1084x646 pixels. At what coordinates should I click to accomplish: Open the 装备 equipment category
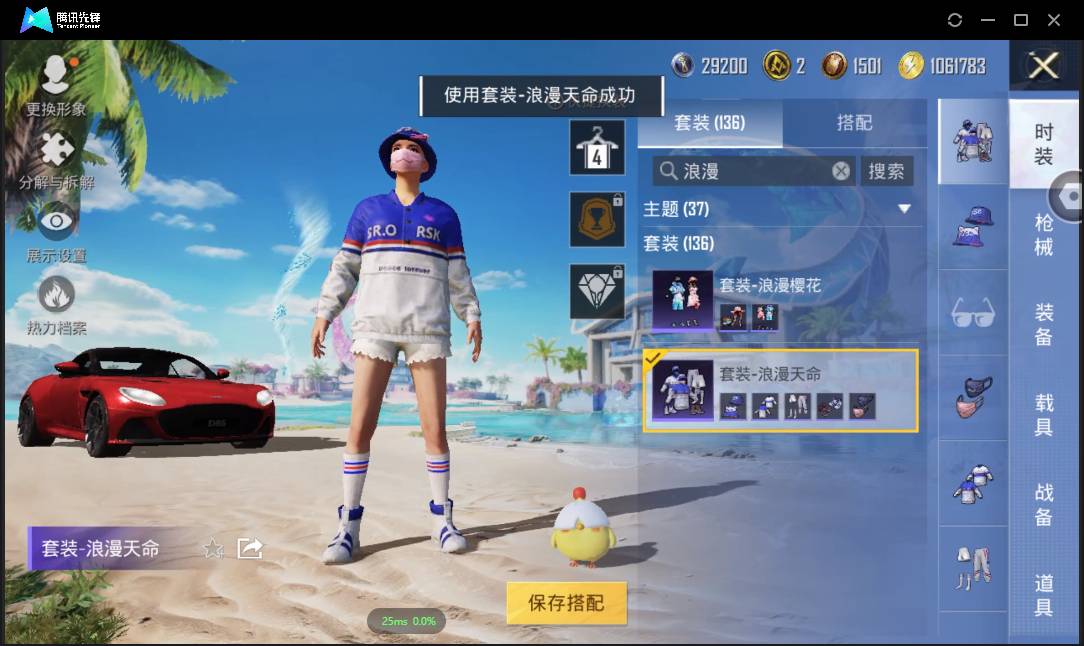(1044, 325)
